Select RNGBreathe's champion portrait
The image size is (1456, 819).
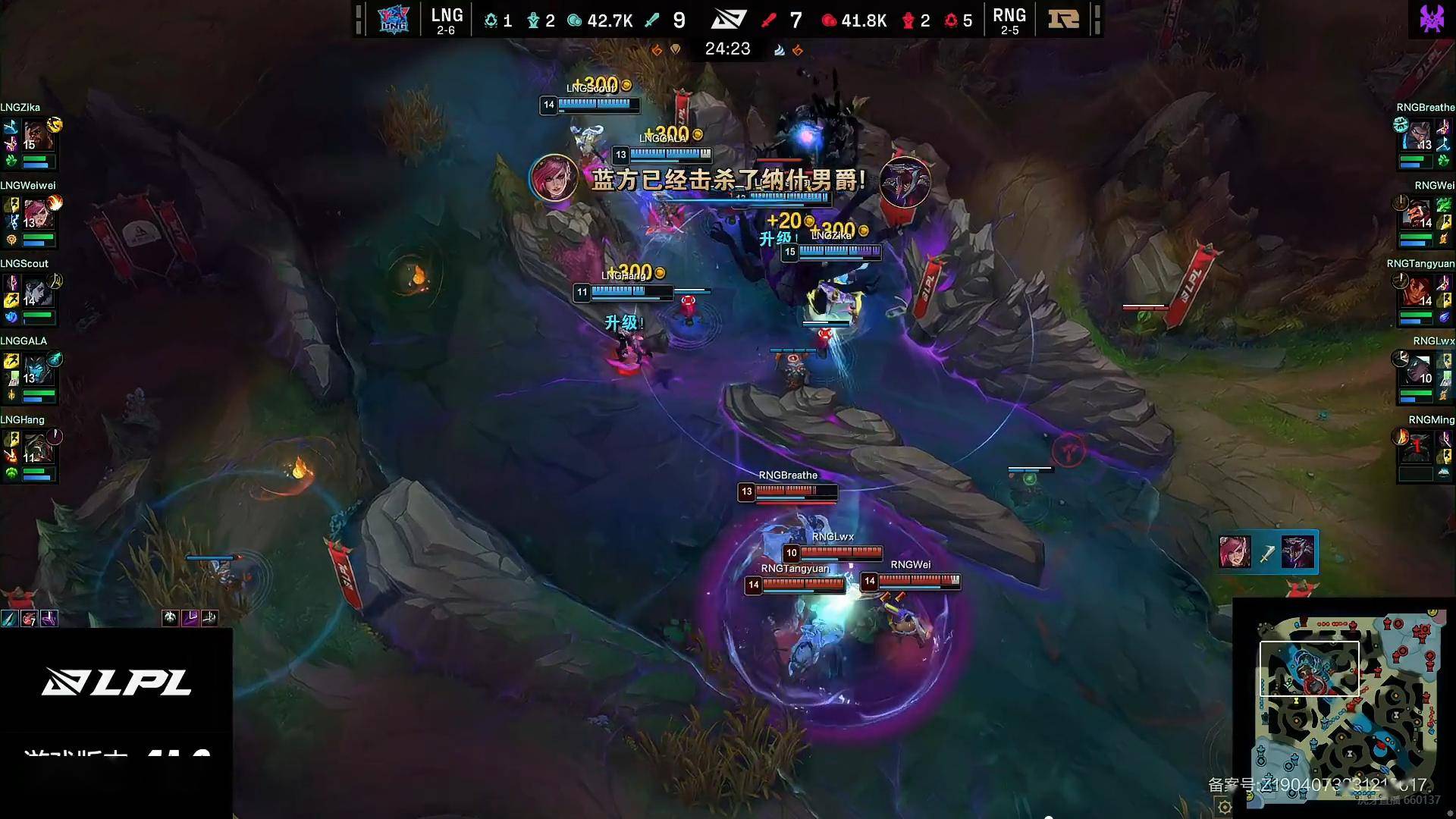click(x=1420, y=136)
